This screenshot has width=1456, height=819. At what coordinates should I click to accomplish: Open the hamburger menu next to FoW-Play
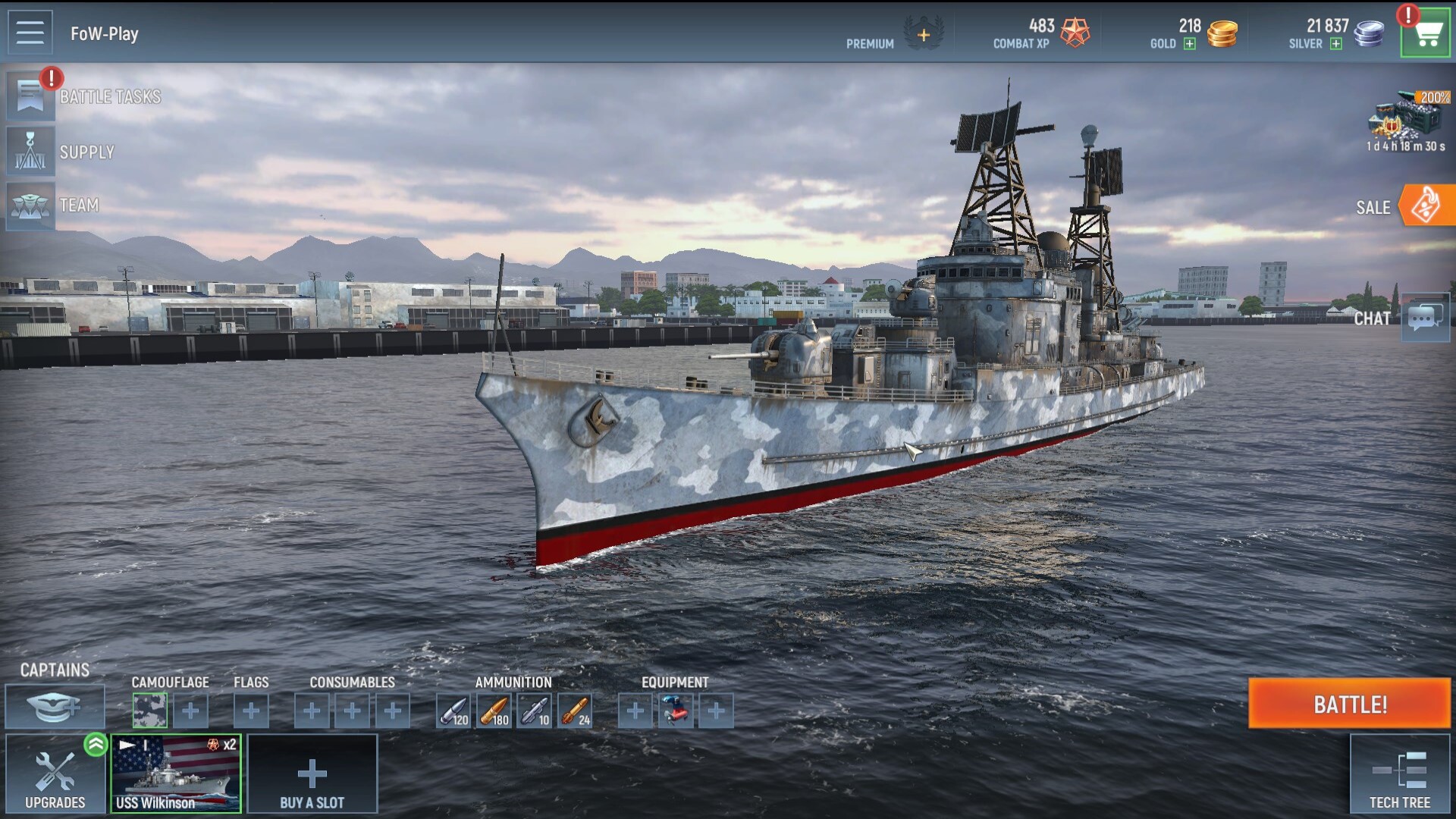click(29, 32)
